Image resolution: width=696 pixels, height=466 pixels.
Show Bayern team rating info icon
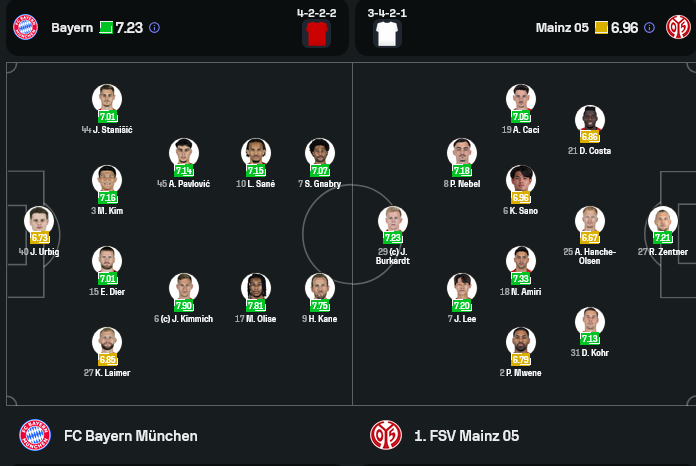(x=154, y=28)
